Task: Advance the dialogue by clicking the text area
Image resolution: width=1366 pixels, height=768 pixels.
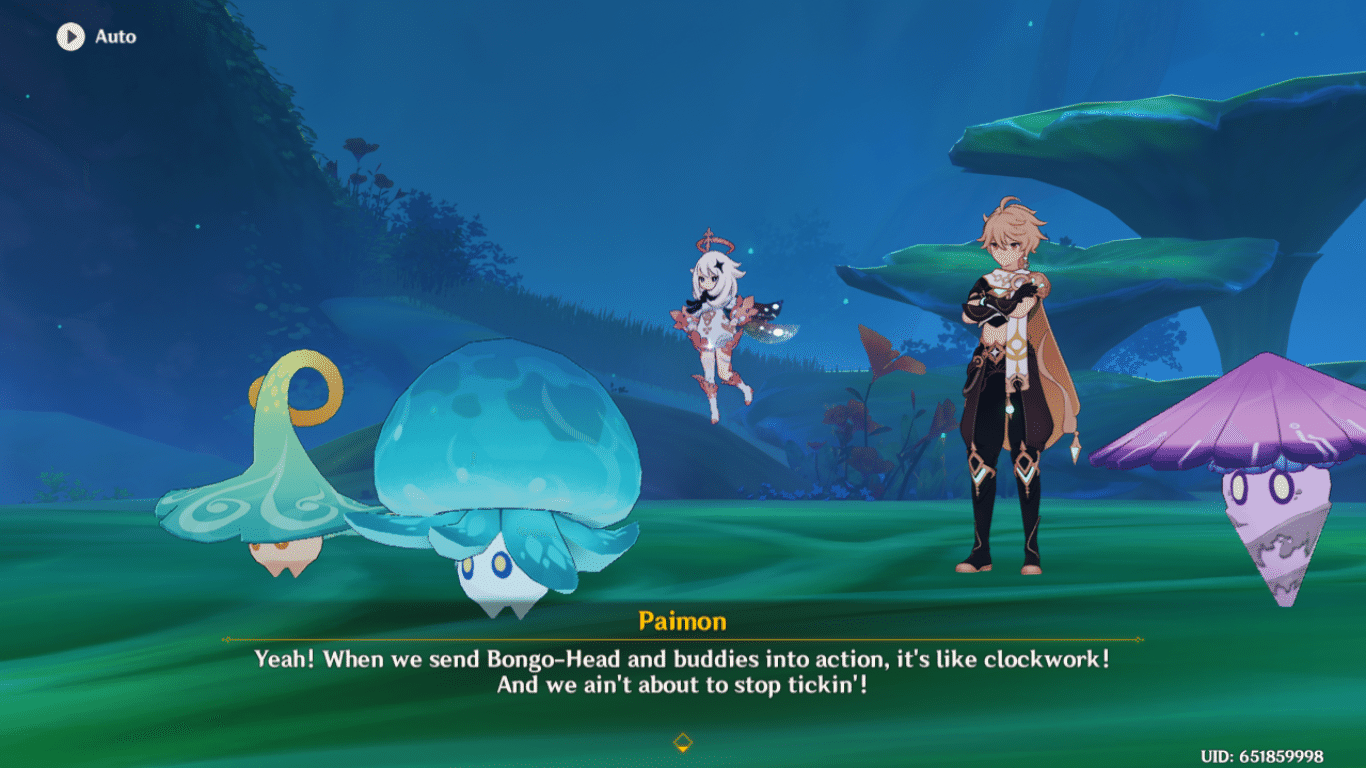Action: [x=683, y=670]
